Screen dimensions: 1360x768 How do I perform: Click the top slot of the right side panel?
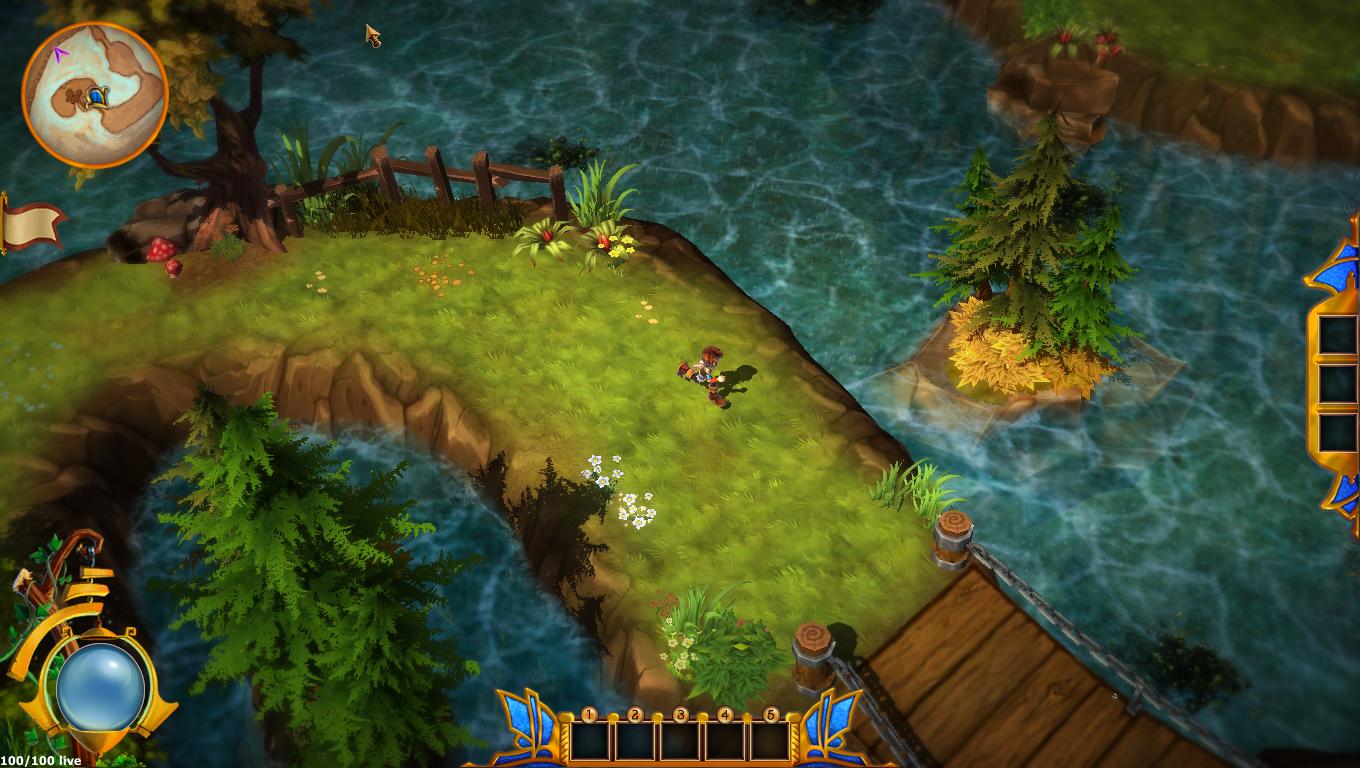point(1336,335)
